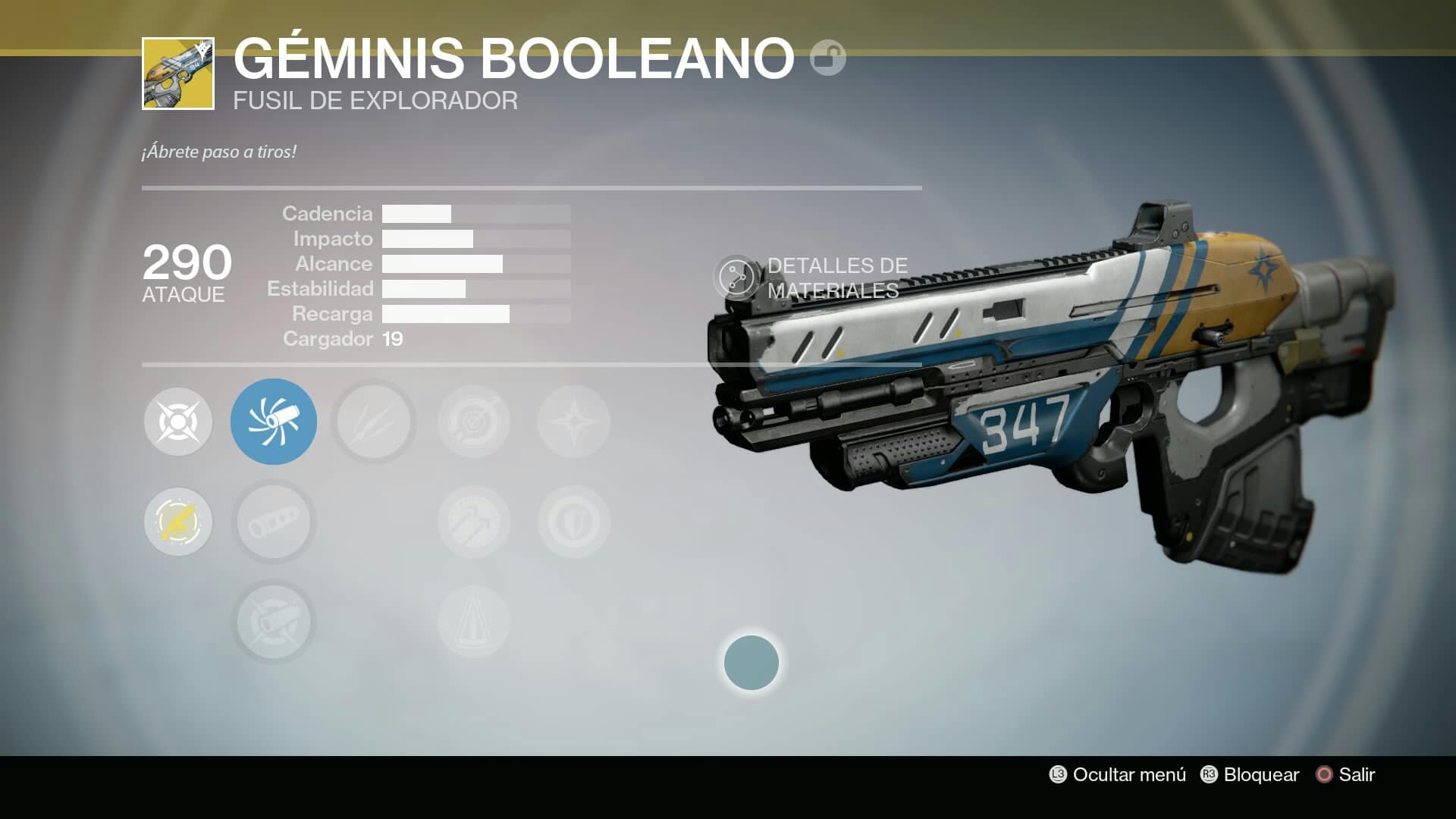Select the faded four-point star node
Viewport: 1456px width, 819px height.
(x=574, y=422)
